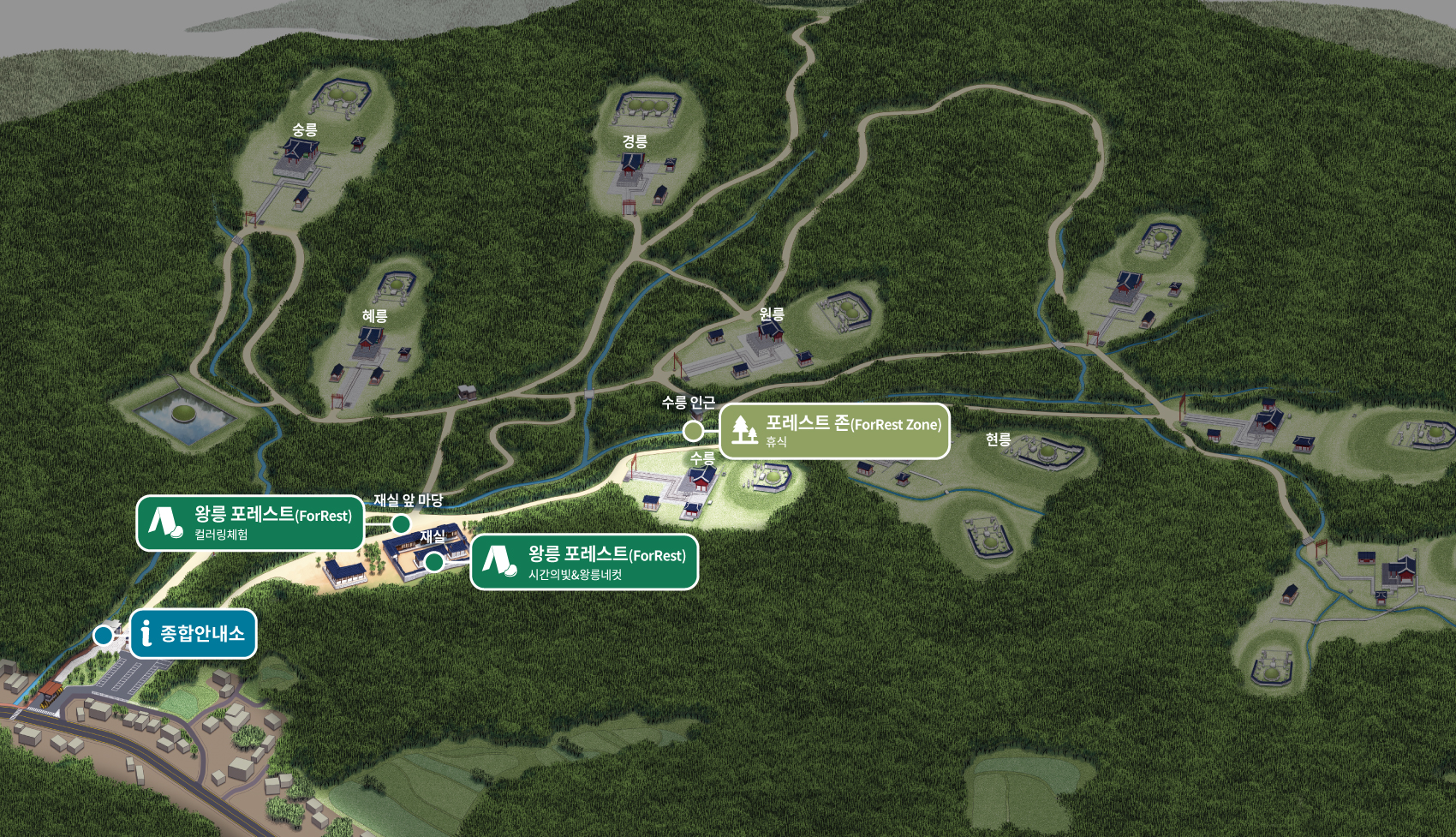Screen dimensions: 1456x837
Task: Select the 왕릉 포레스트 컬러링체험 callout
Action: click(x=250, y=523)
